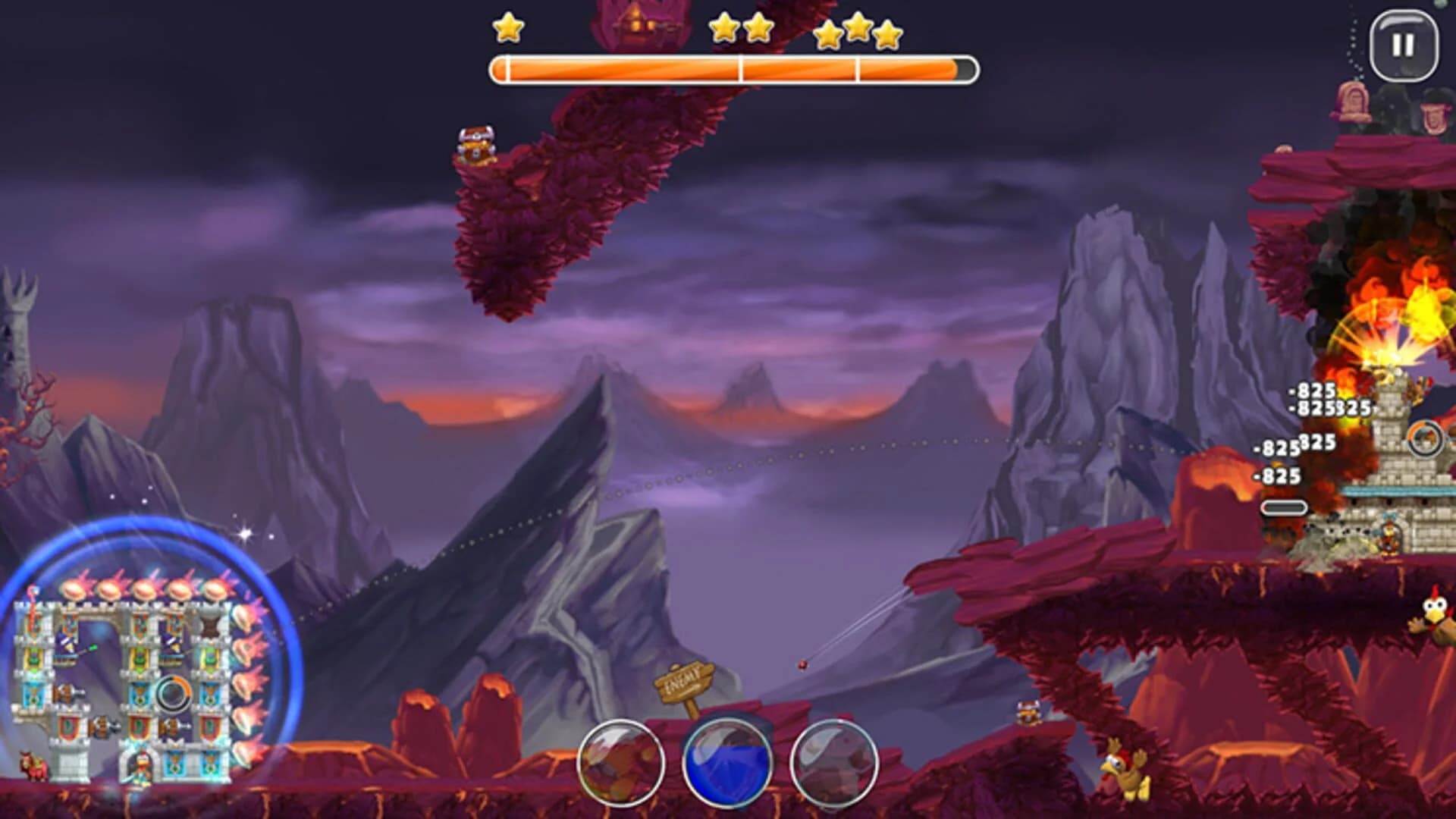Open the treasure chest on the floating branch
1456x819 pixels.
(x=476, y=144)
